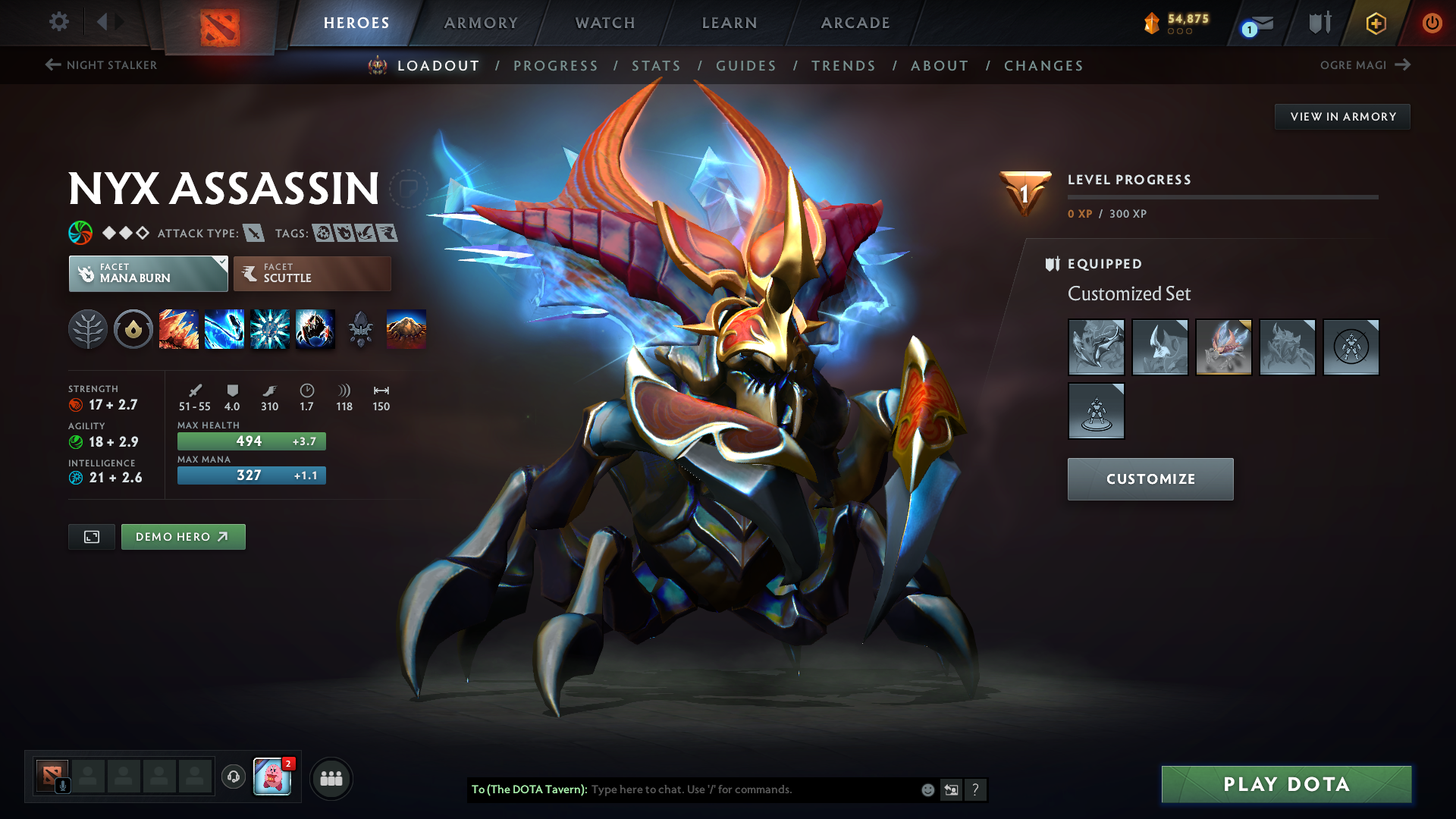Switch the facet to Scuttle
Screen dimensions: 1456x819
point(311,273)
